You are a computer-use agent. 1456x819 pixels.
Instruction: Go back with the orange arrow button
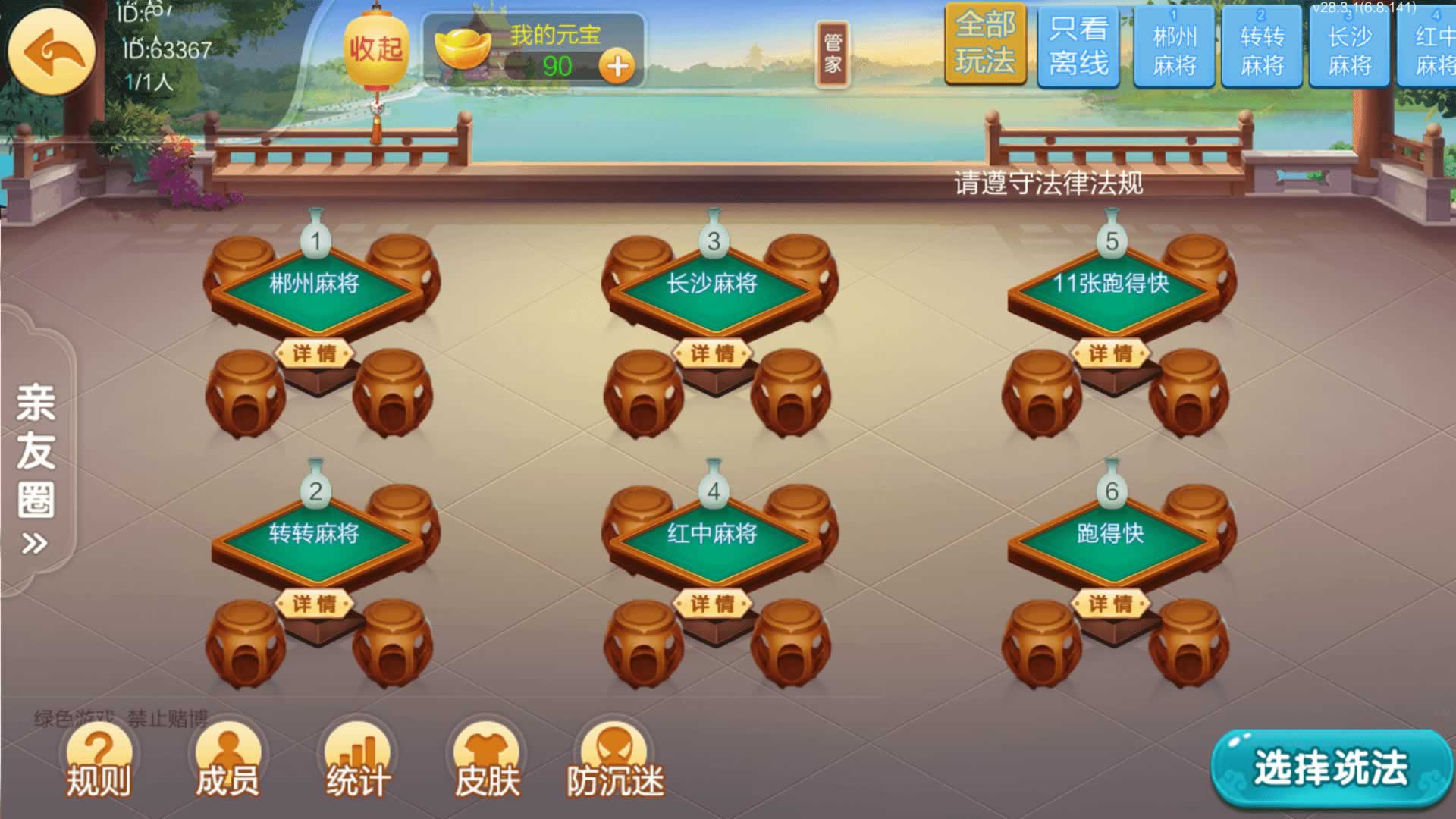point(51,52)
